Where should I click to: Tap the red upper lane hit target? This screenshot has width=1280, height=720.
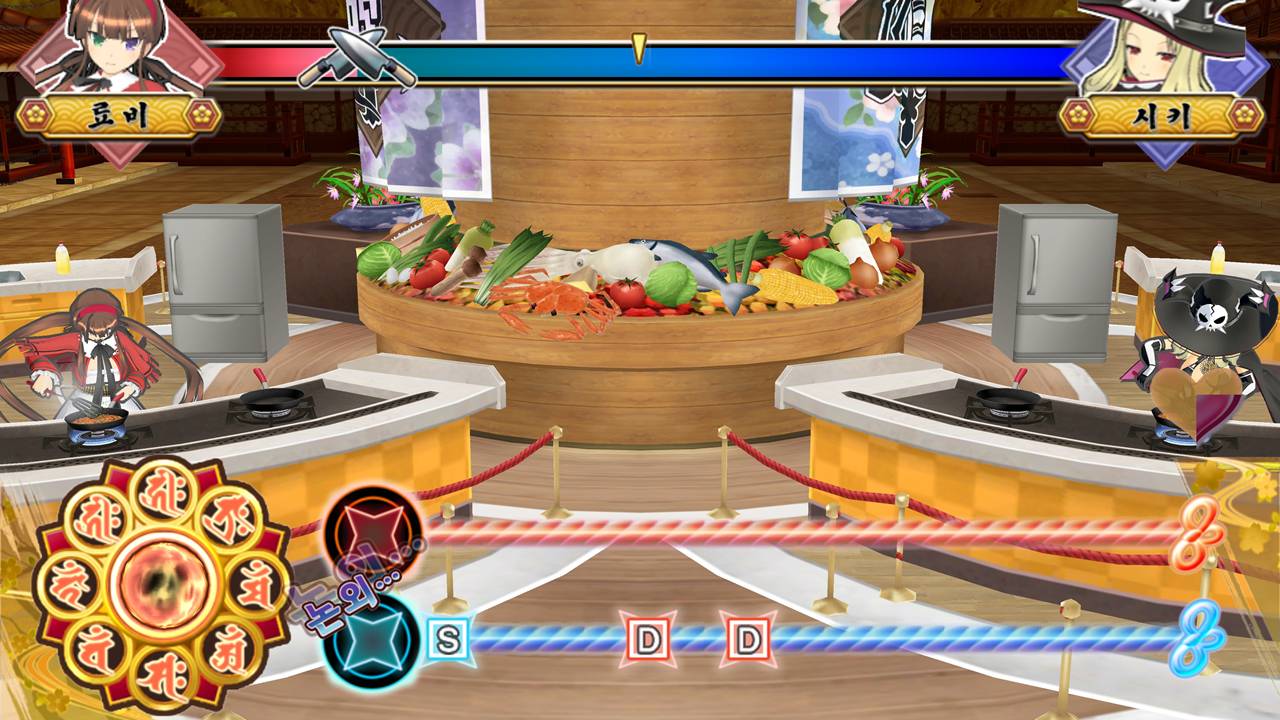point(374,531)
